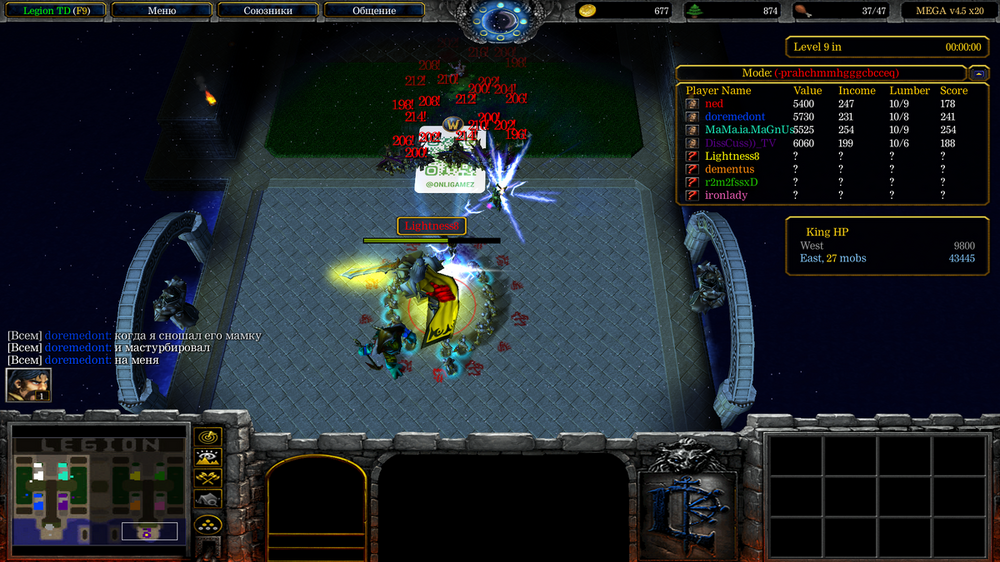Toggle creep camp display on minimap

(x=208, y=500)
